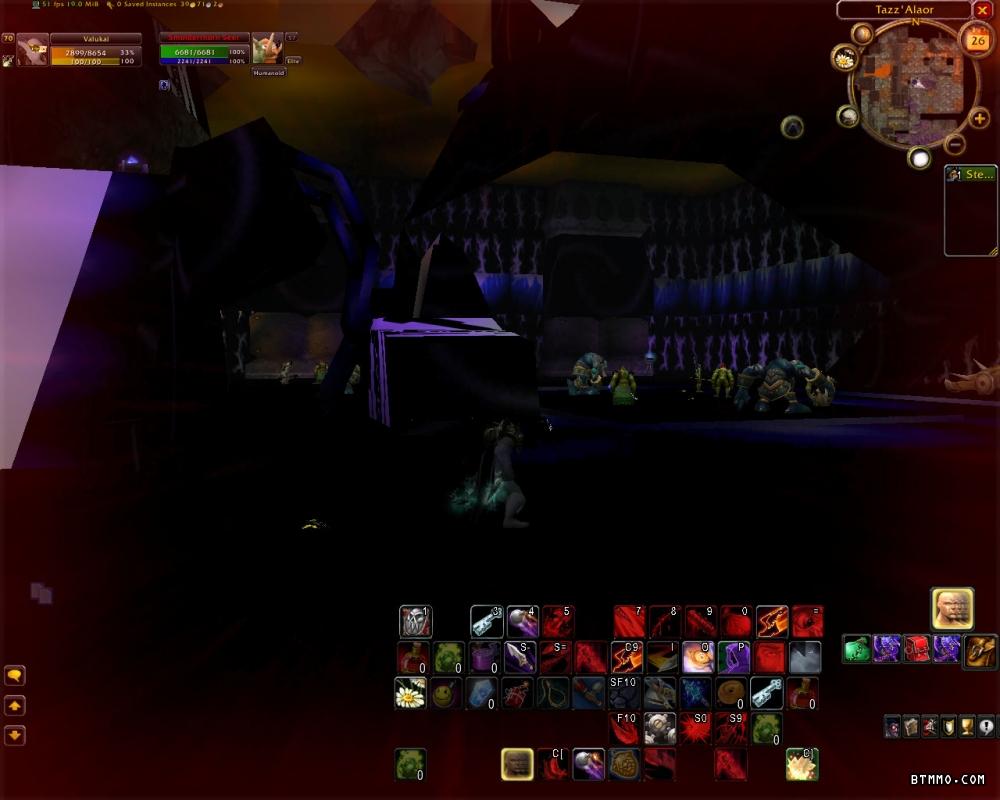The width and height of the screenshot is (1000, 800).
Task: Open the green pouch bag
Action: 857,649
